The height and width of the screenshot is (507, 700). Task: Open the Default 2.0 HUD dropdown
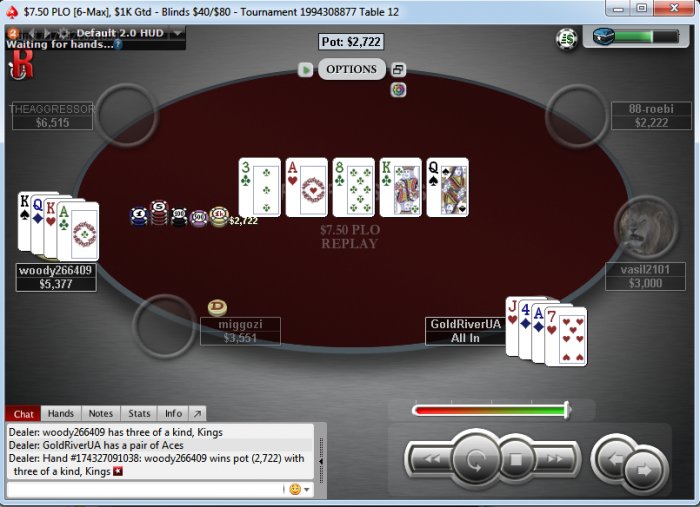(x=178, y=33)
